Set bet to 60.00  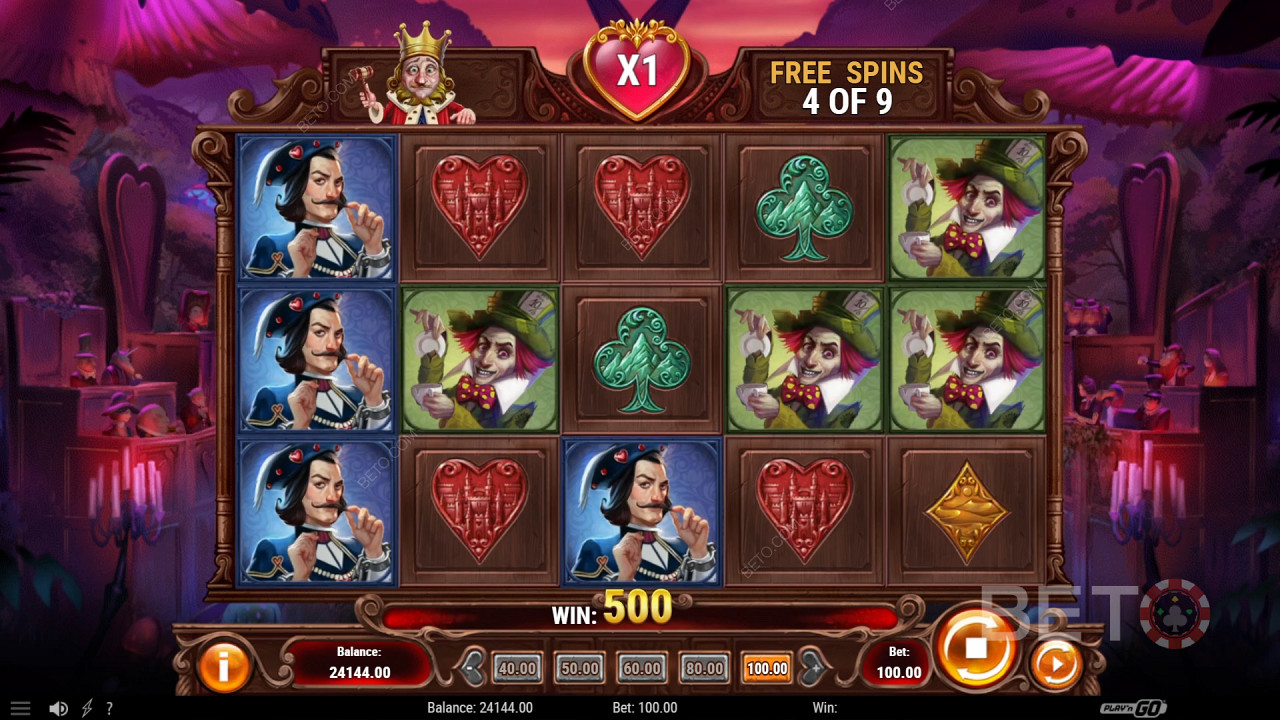(x=642, y=668)
